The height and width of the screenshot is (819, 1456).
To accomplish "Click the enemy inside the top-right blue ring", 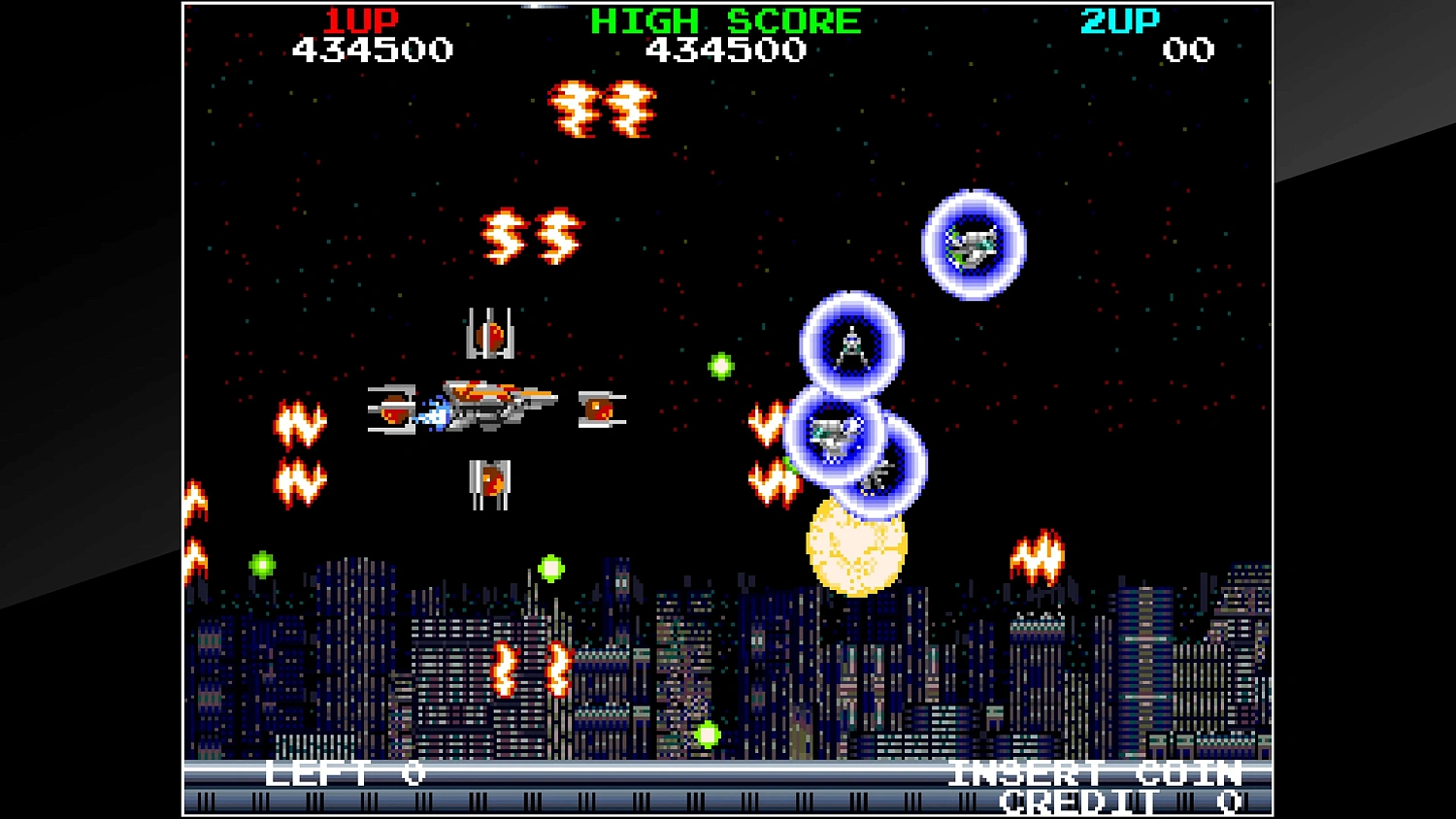I will click(x=974, y=245).
